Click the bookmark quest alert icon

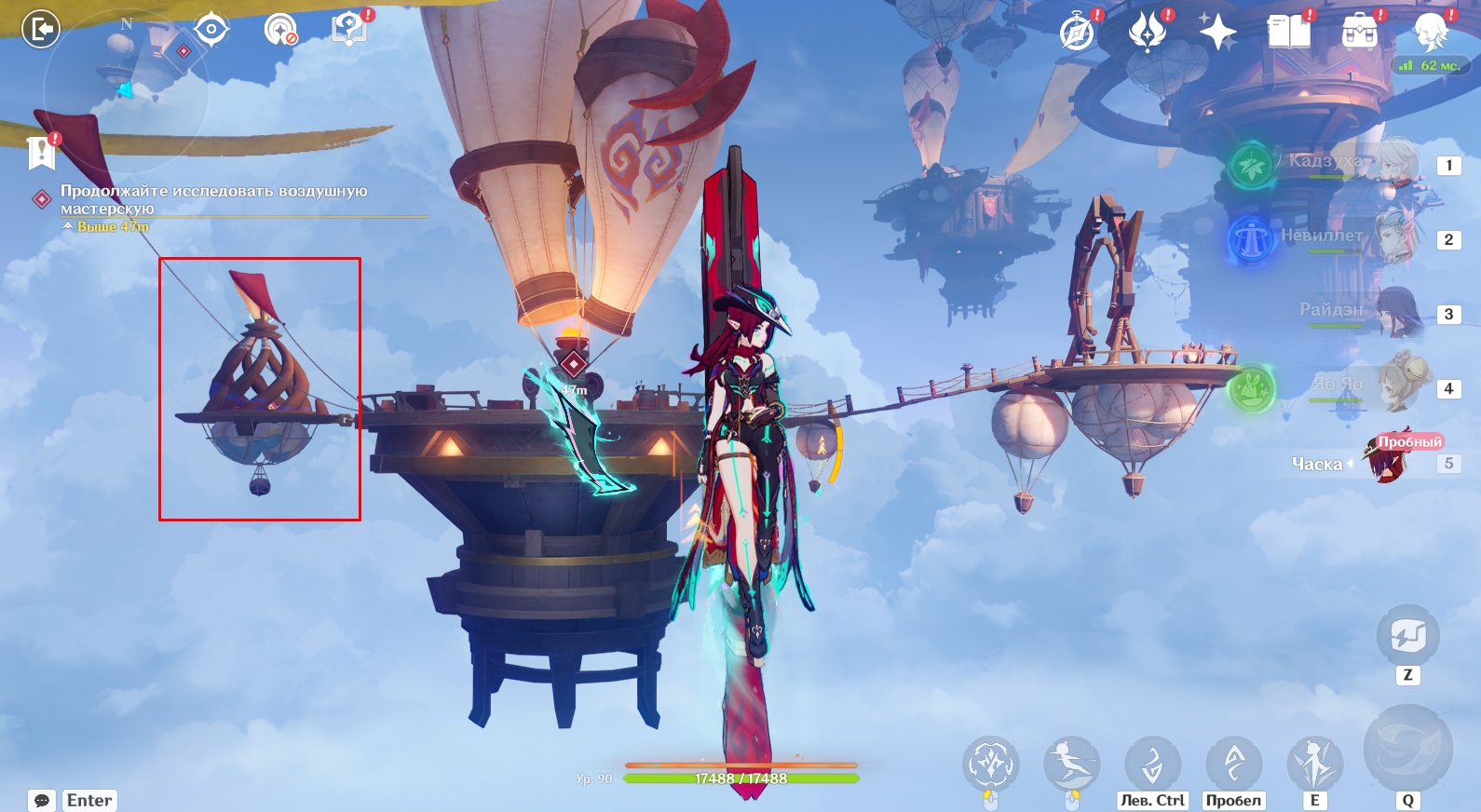(42, 151)
